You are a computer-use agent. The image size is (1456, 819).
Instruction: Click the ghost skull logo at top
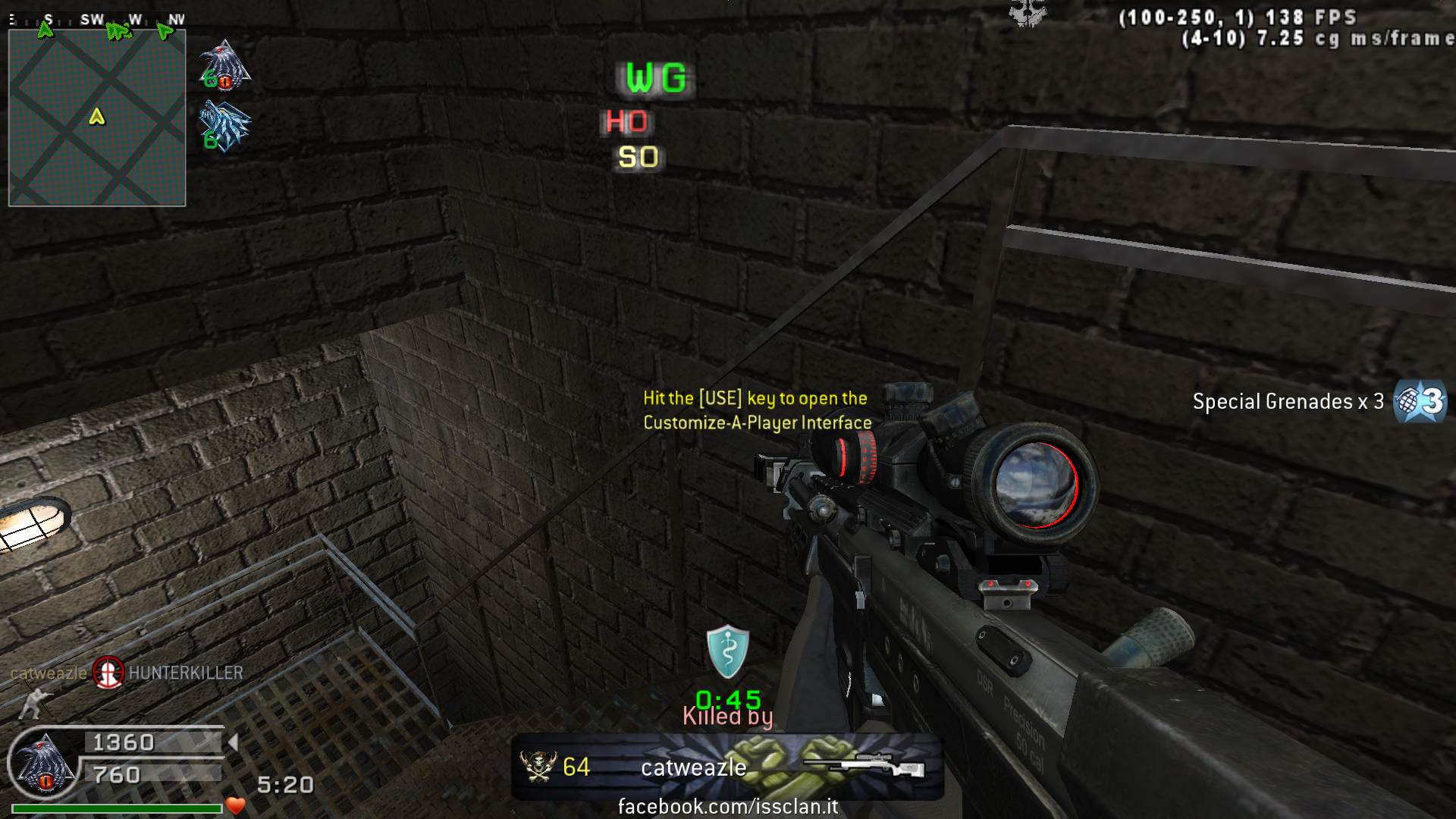[1028, 13]
